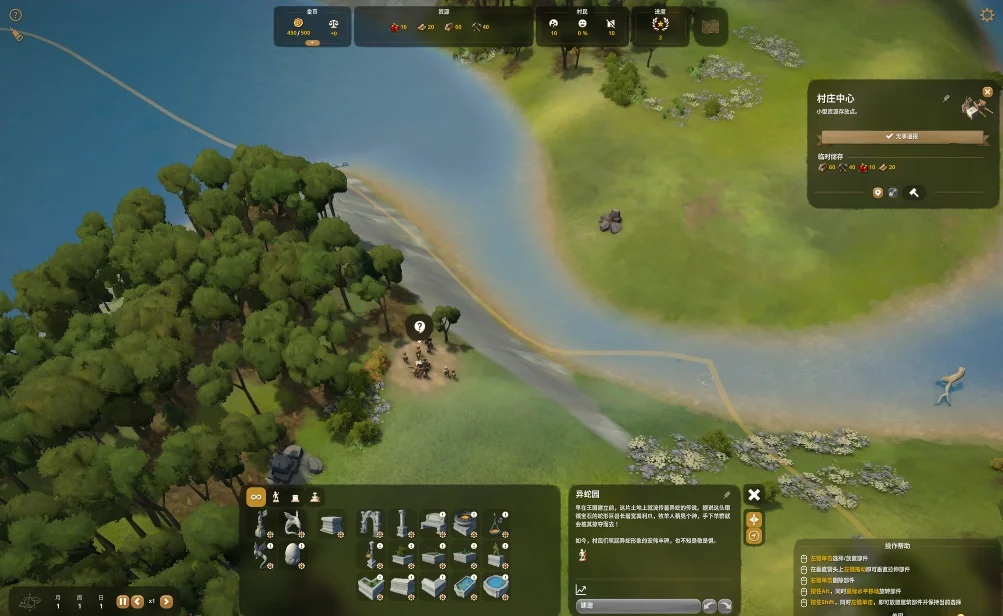Viewport: 1003px width, 616px height.
Task: Open the settings gear
Action: [x=988, y=15]
